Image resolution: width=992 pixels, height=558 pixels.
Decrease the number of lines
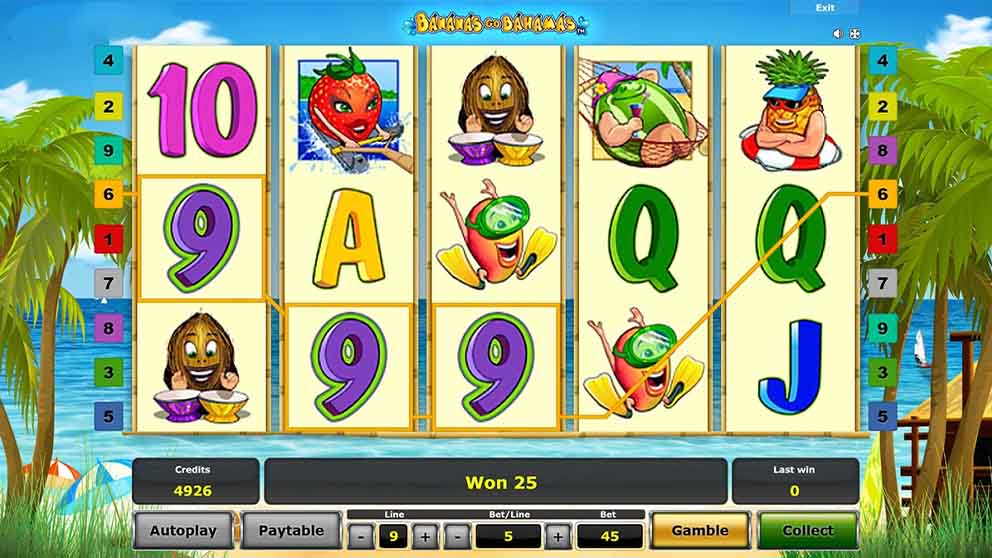click(360, 536)
